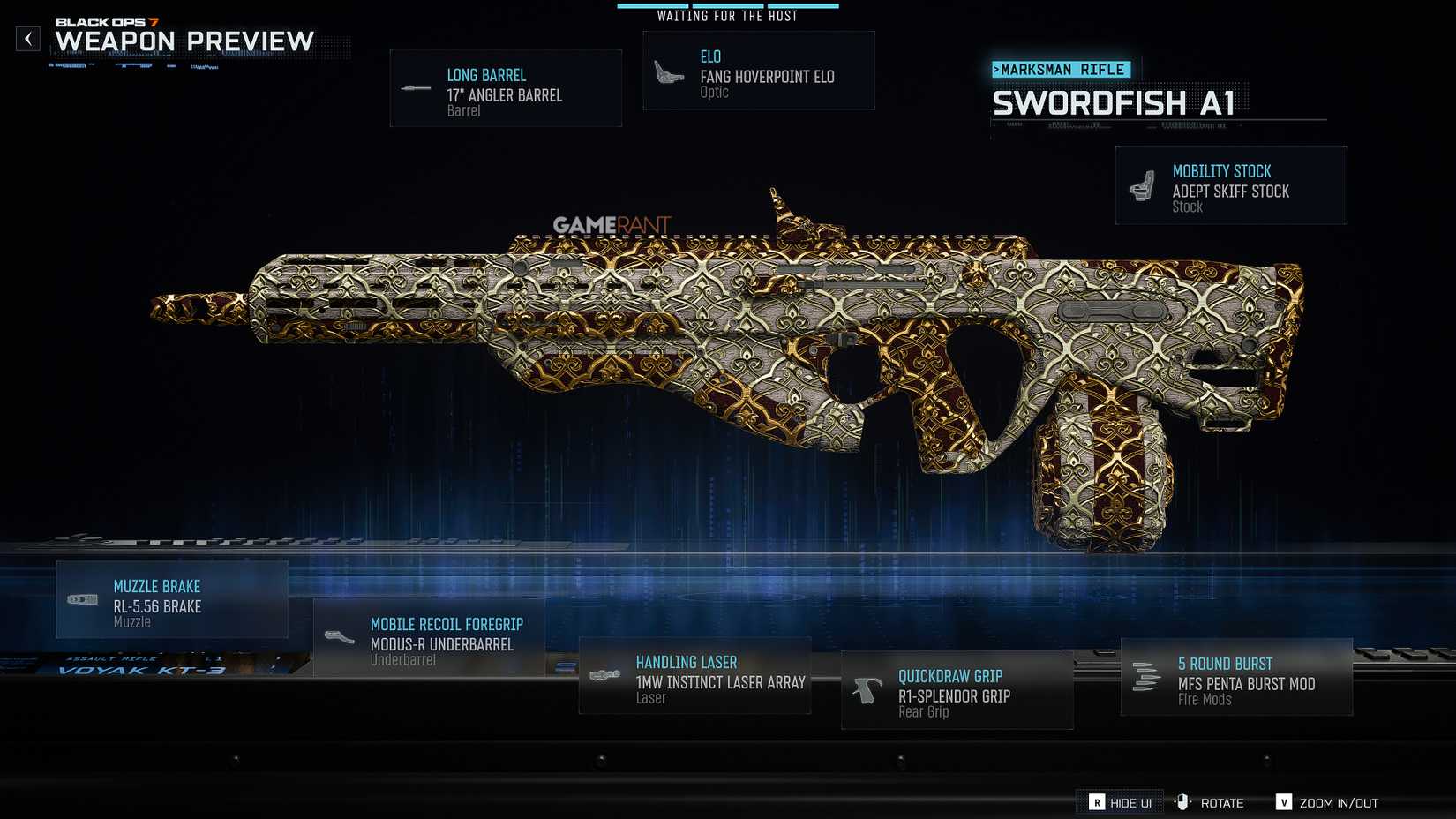This screenshot has height=819, width=1456.
Task: Click the back arrow next to Weapon Preview
Action: [x=29, y=39]
